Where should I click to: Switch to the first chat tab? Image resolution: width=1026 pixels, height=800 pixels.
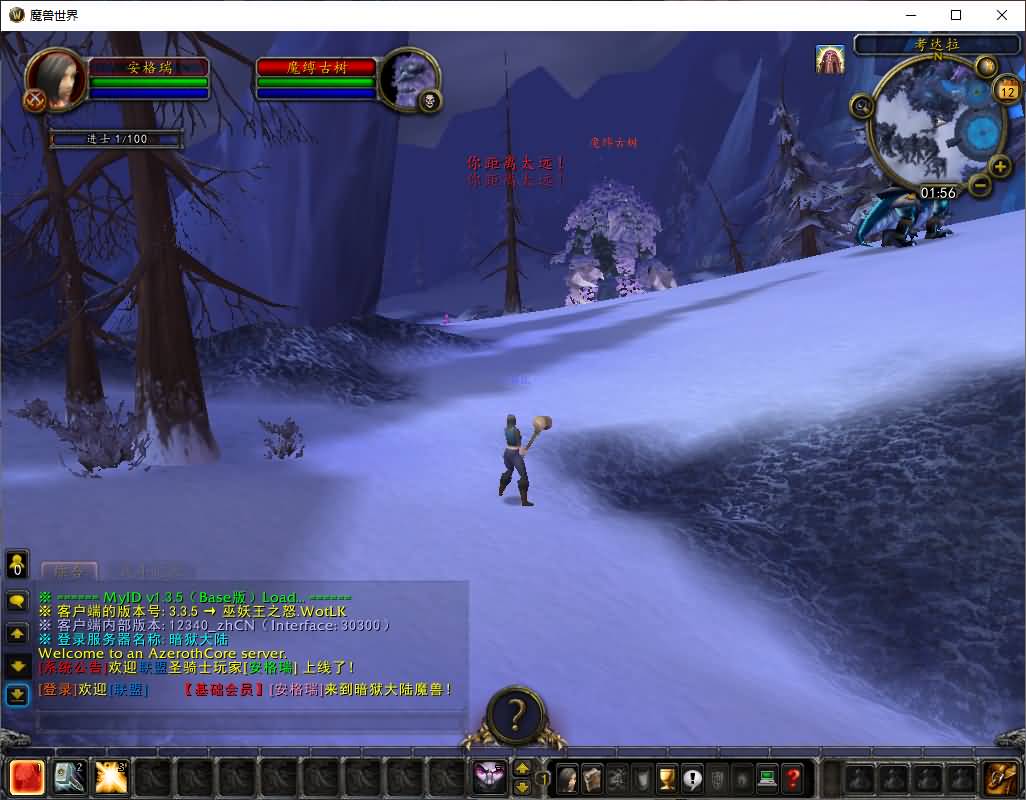[70, 571]
